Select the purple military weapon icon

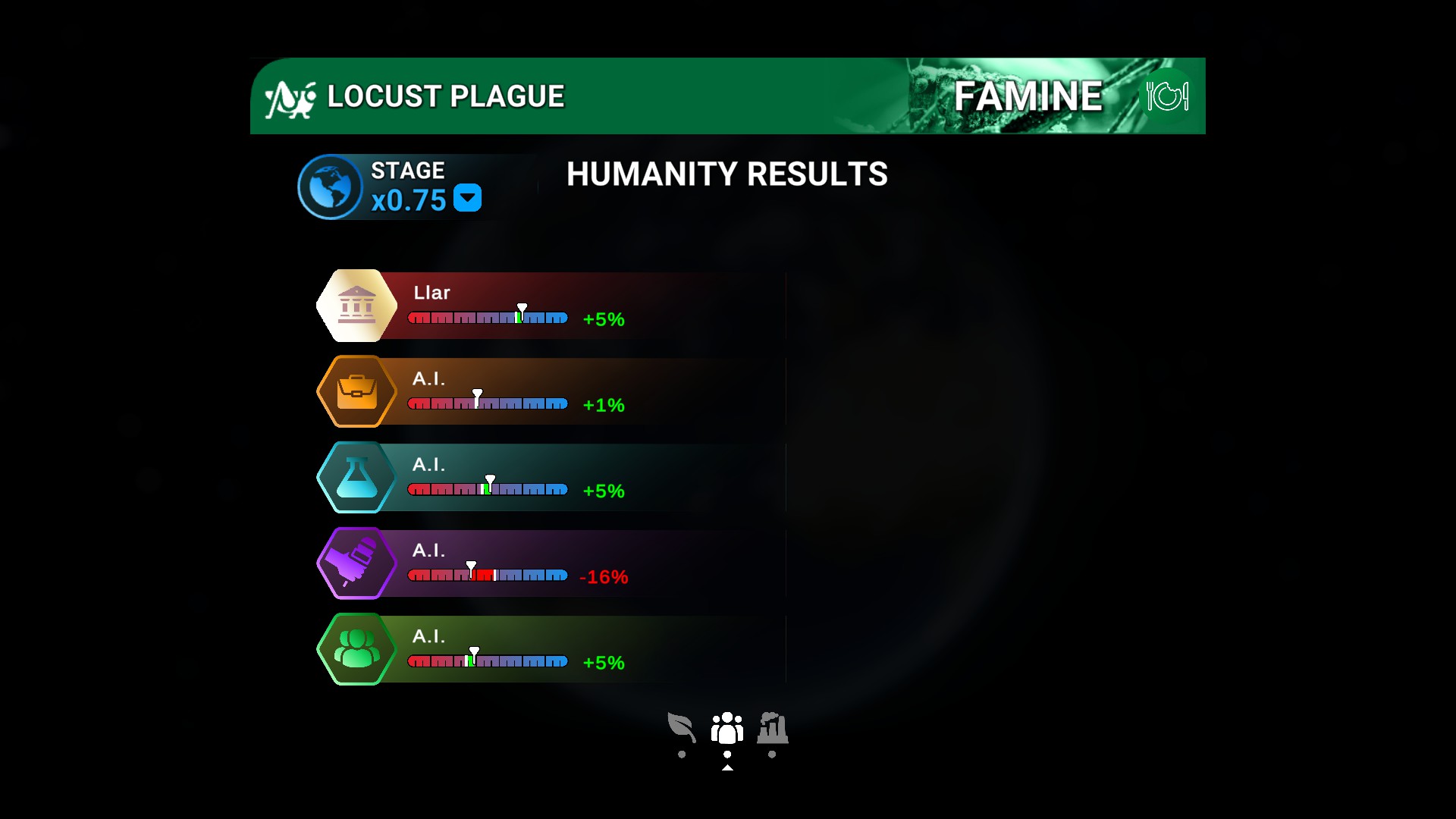tap(356, 563)
